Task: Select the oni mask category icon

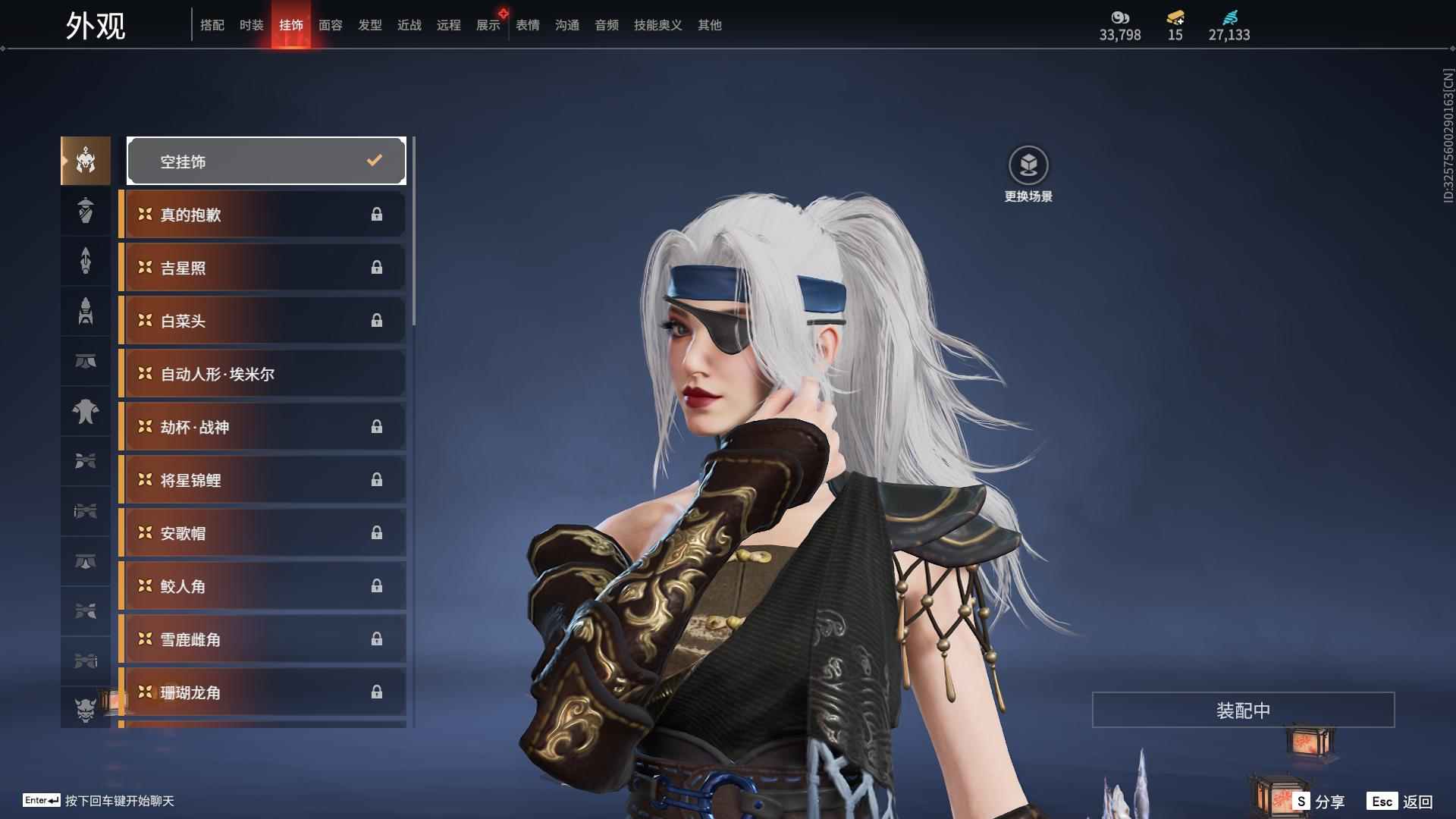Action: click(86, 709)
